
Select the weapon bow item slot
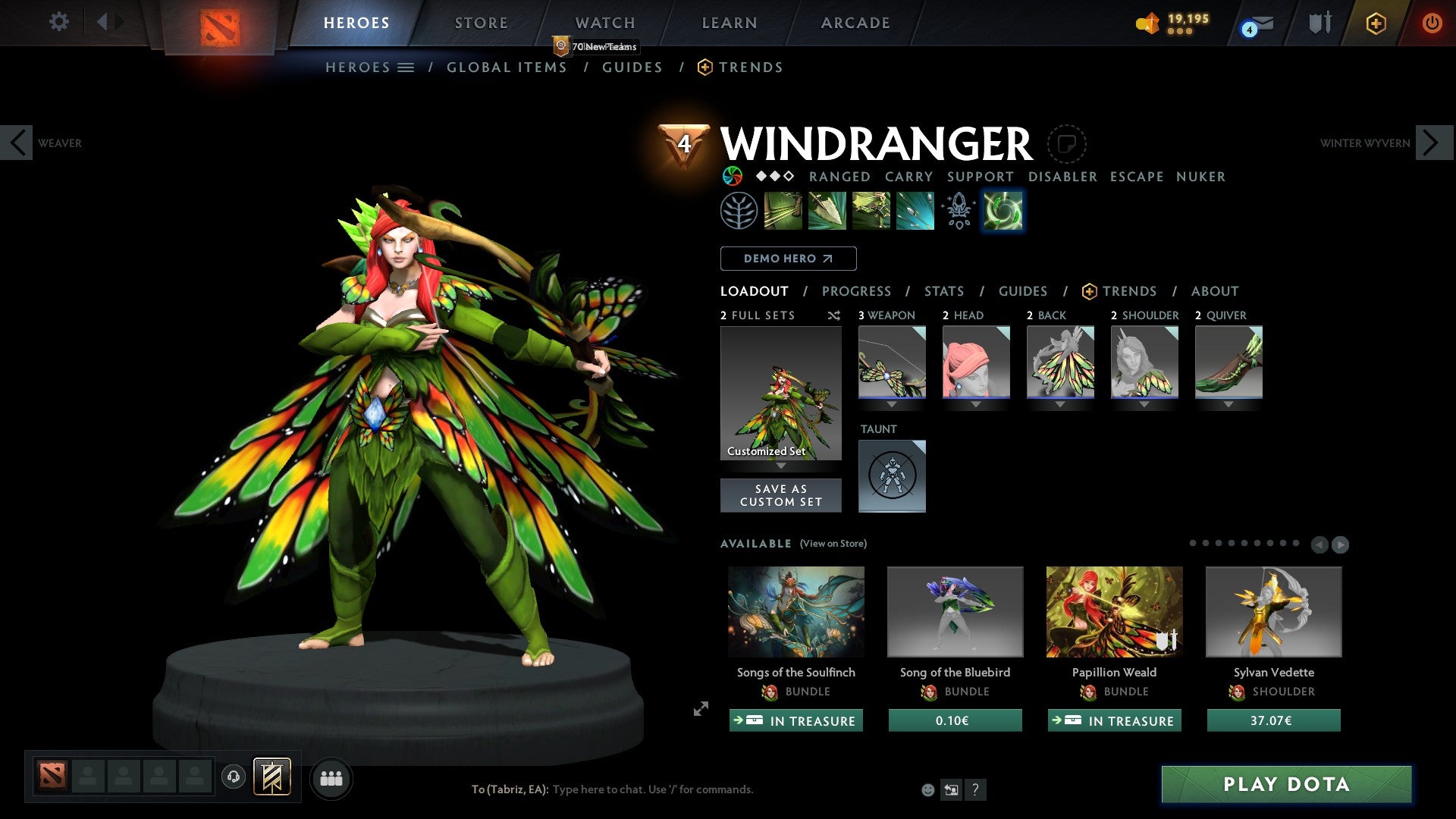[x=892, y=362]
